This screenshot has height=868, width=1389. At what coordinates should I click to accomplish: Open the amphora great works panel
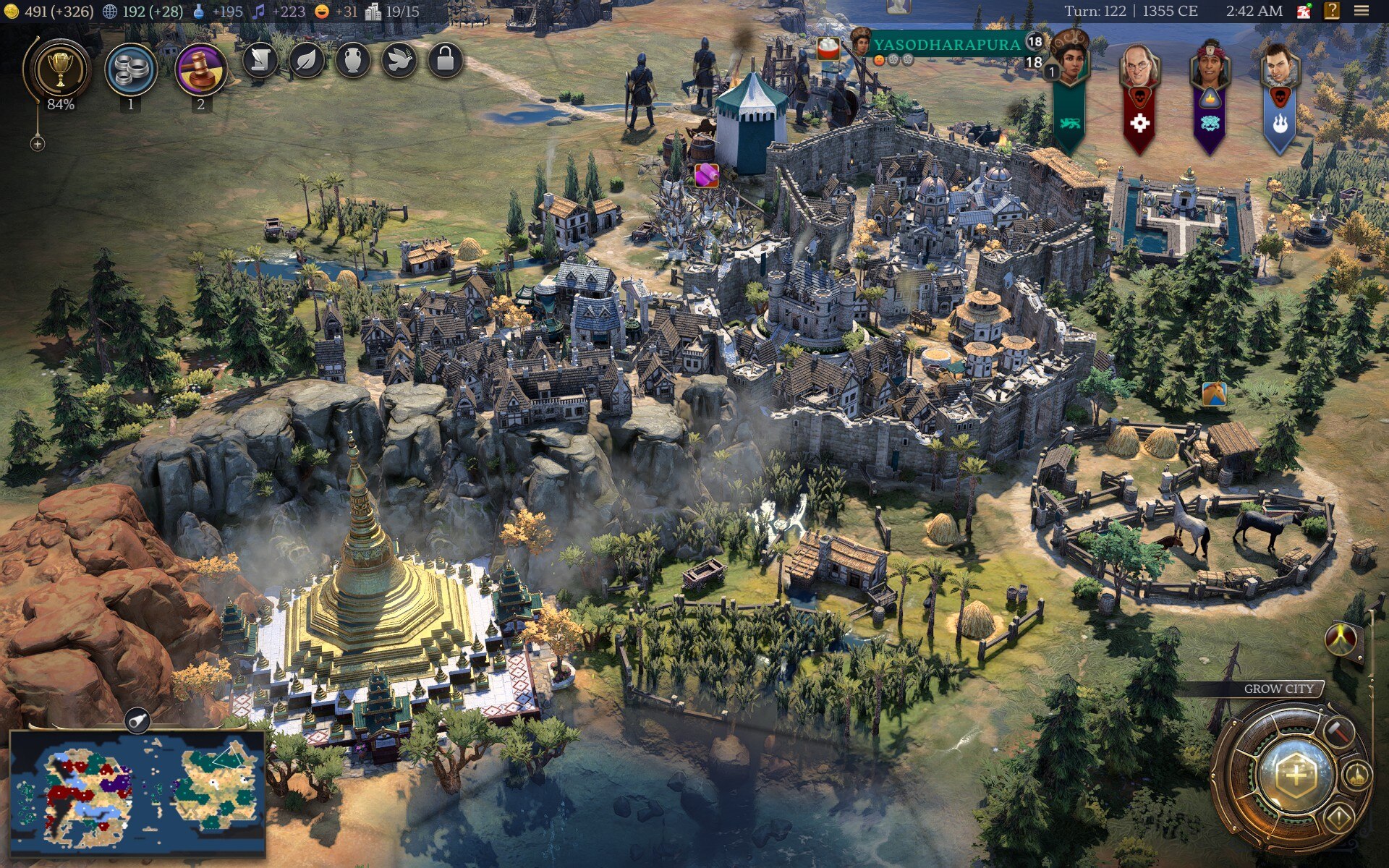(352, 61)
